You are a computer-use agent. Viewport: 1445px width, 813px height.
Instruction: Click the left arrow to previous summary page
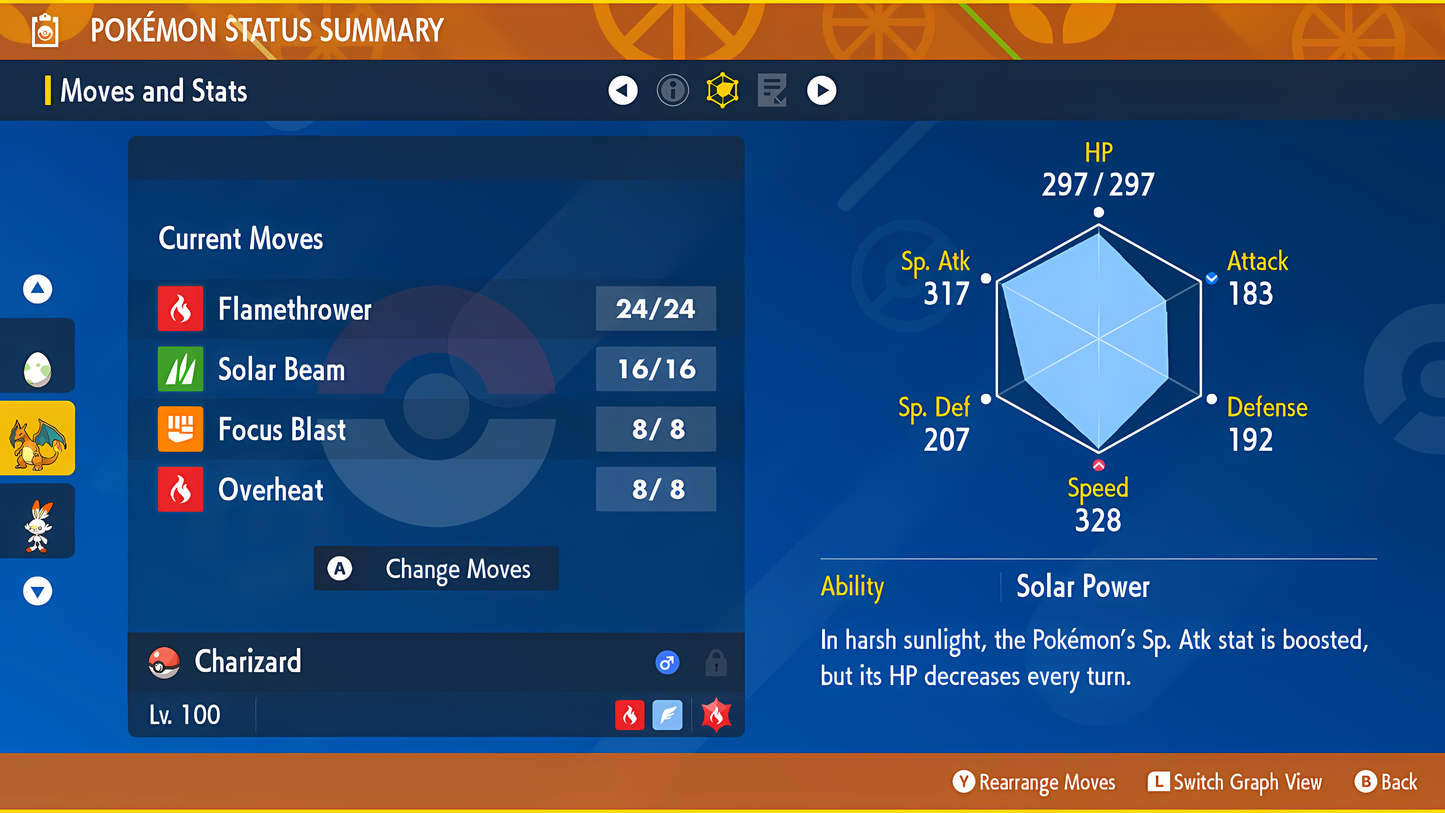tap(622, 90)
